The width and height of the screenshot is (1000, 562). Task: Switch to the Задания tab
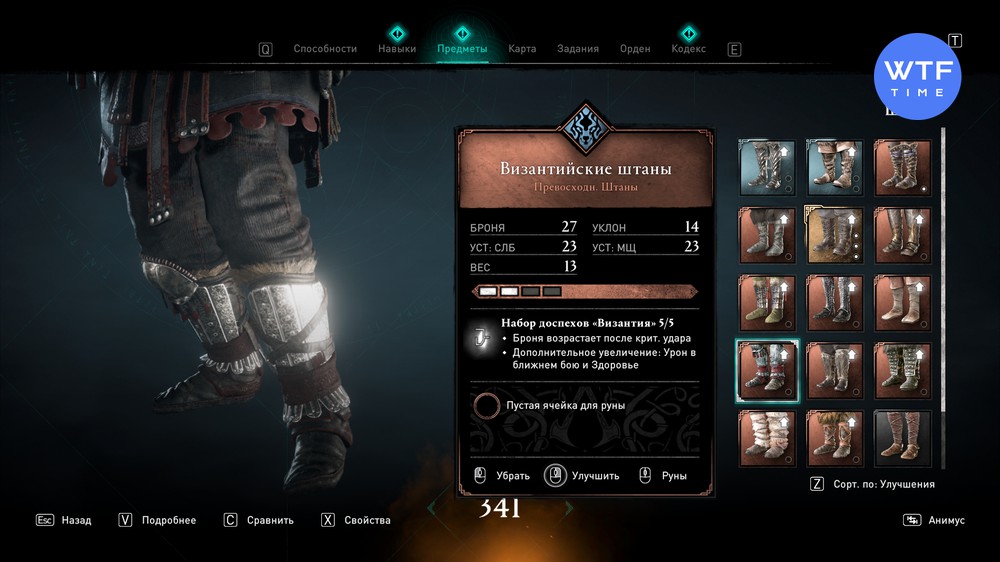tap(579, 48)
